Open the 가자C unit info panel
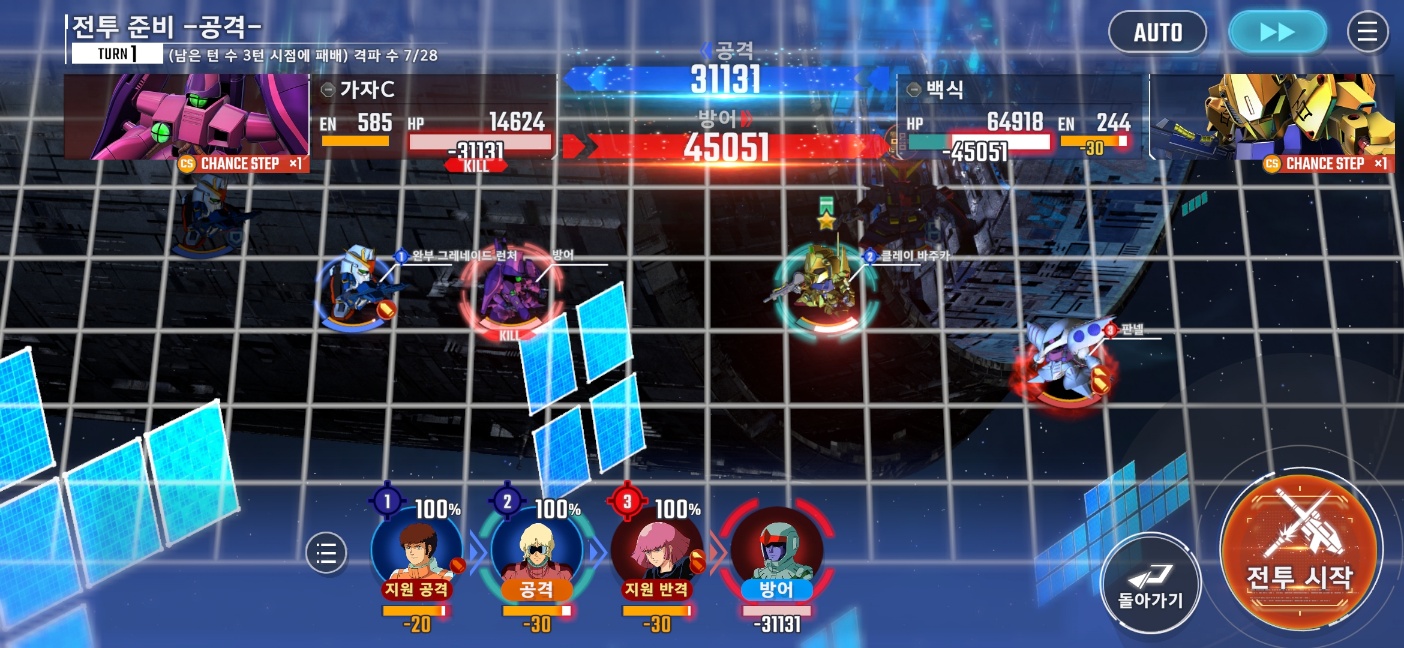 (x=434, y=117)
